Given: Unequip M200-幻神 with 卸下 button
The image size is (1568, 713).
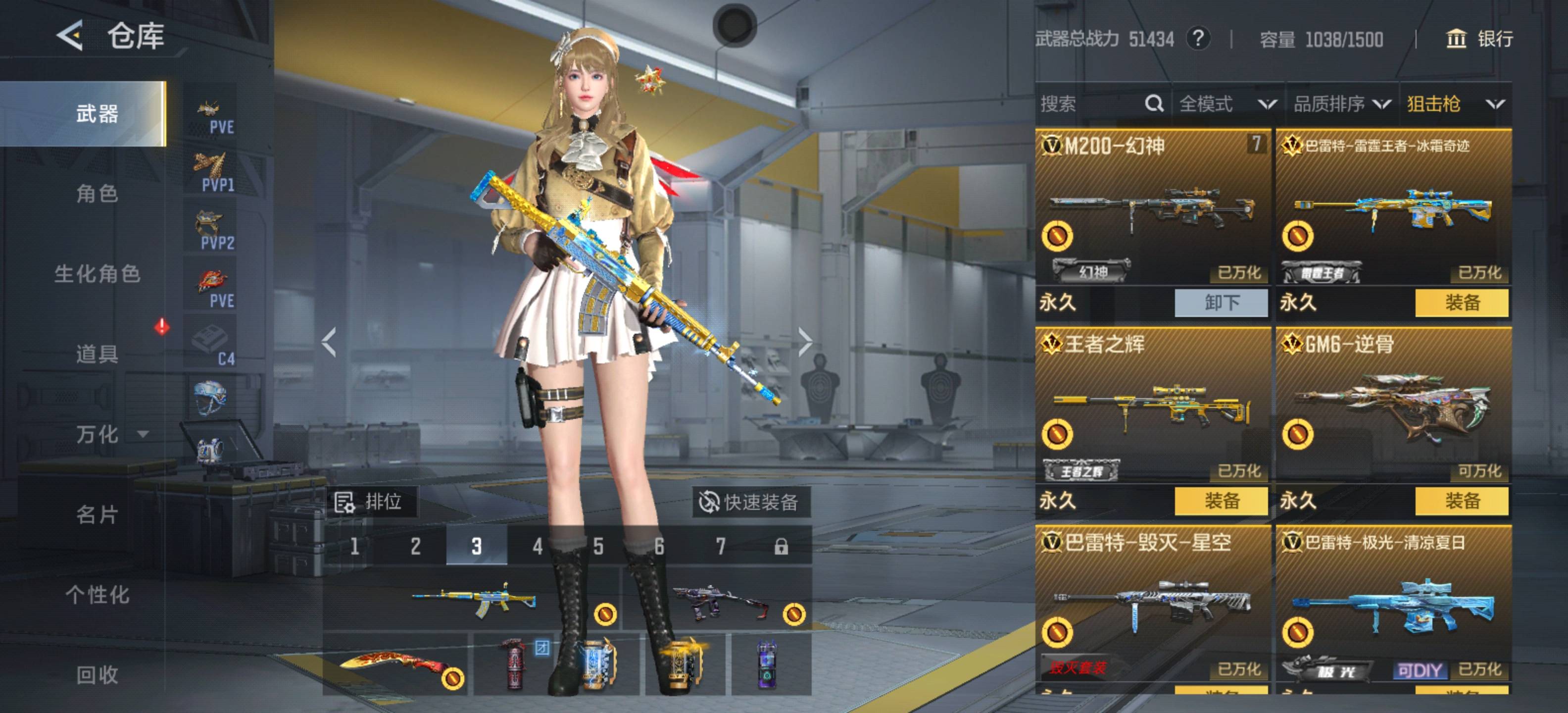Looking at the screenshot, I should click(x=1221, y=303).
